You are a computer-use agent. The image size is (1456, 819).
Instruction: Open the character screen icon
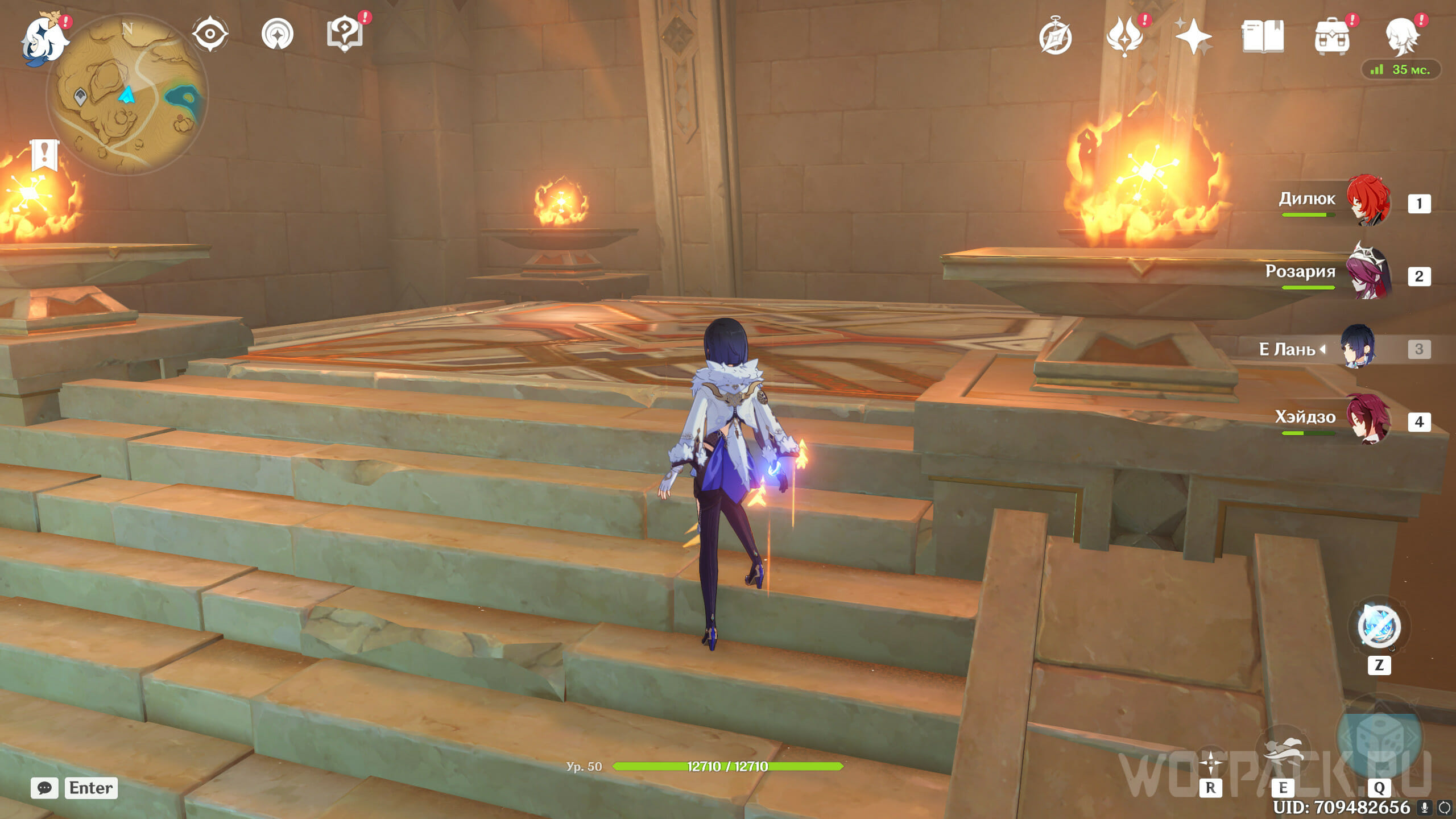(x=1401, y=36)
